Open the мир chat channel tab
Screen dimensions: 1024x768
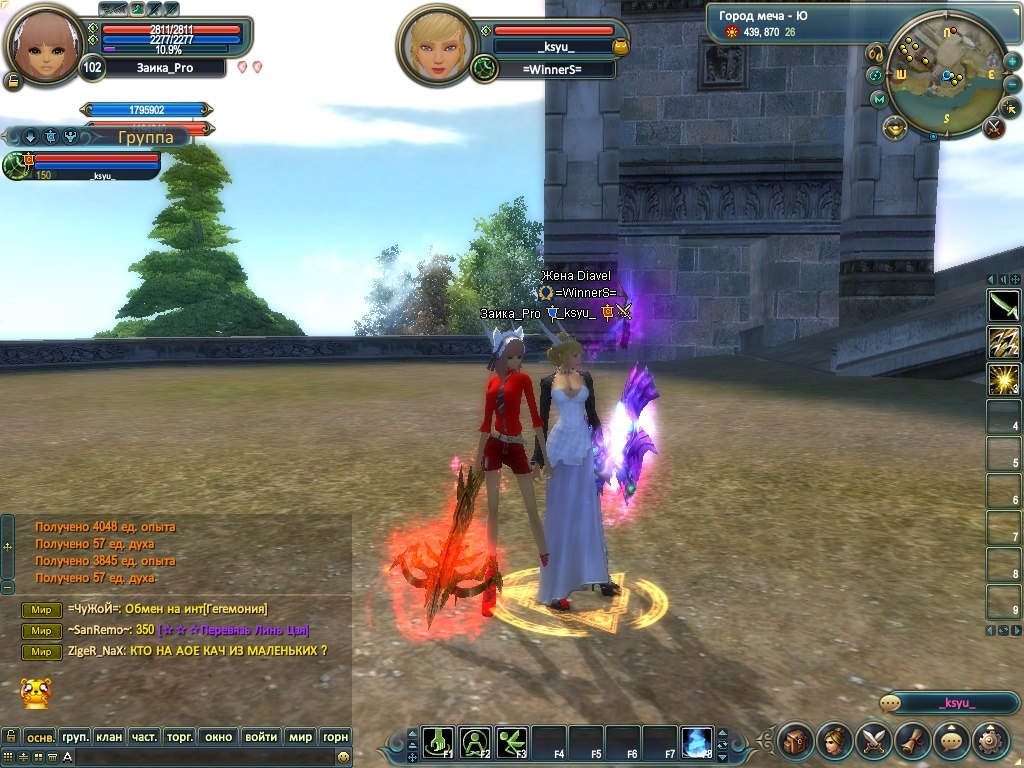pos(300,737)
